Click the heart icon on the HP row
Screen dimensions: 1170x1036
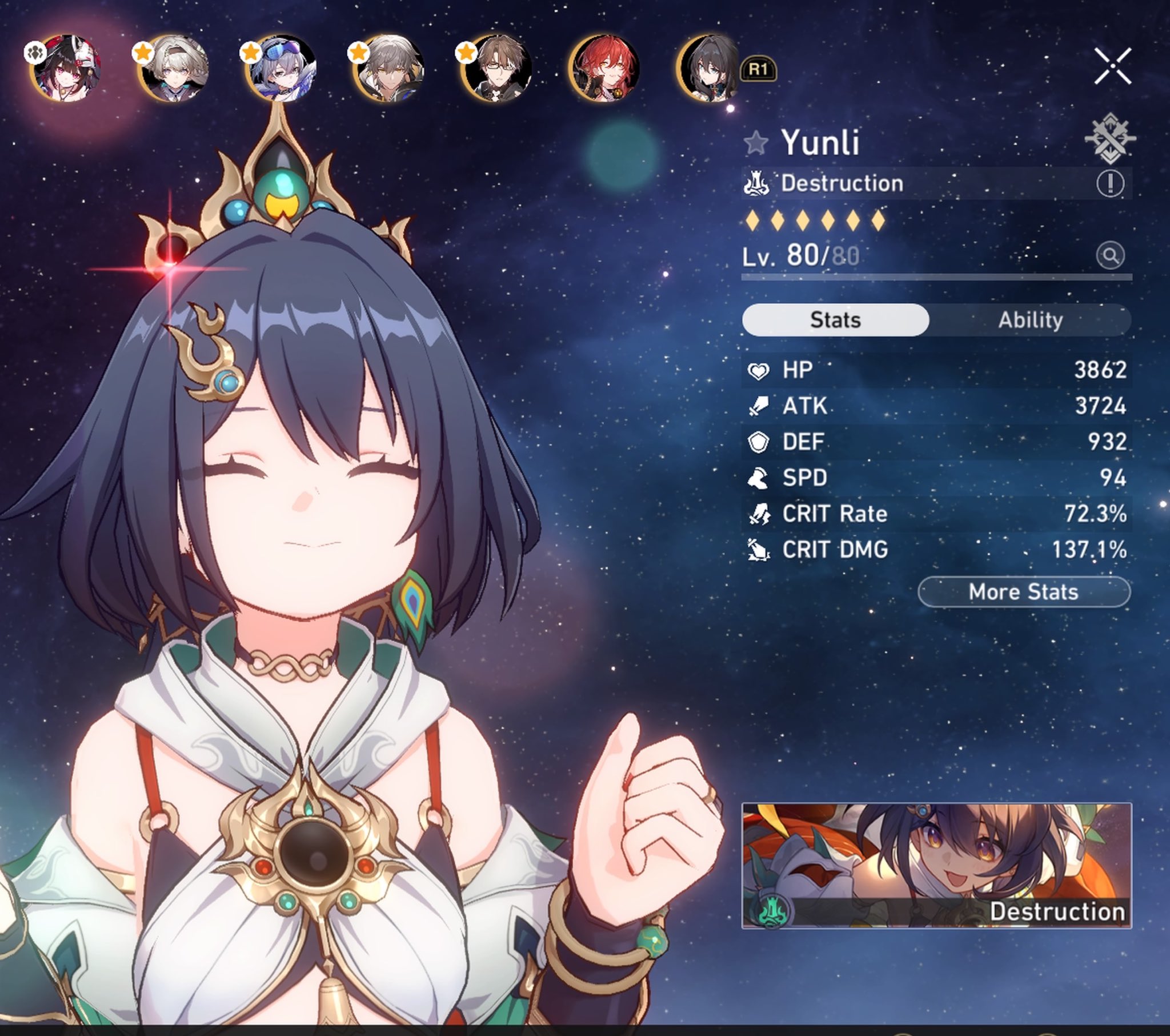pos(760,370)
